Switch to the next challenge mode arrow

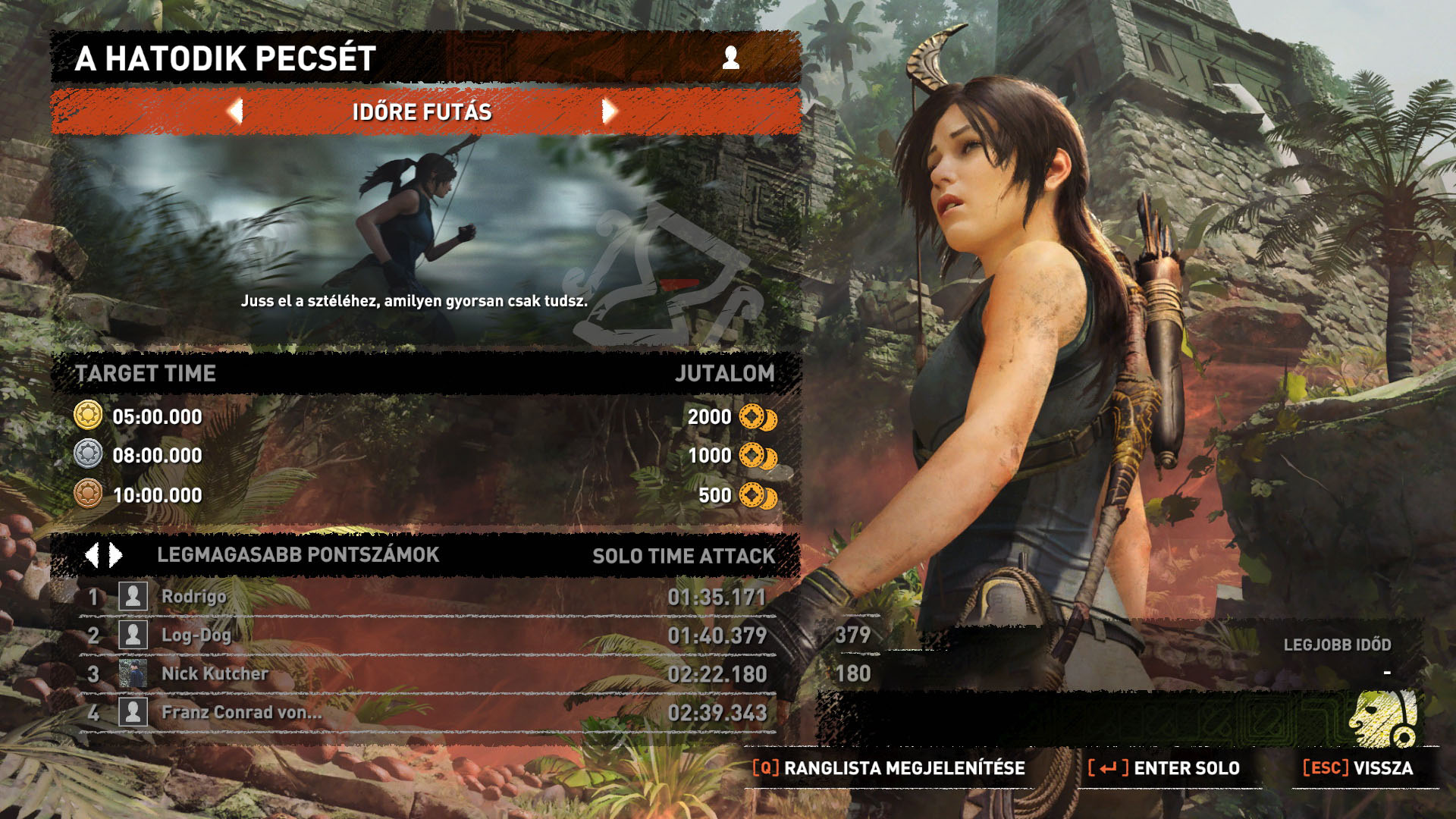coord(609,111)
